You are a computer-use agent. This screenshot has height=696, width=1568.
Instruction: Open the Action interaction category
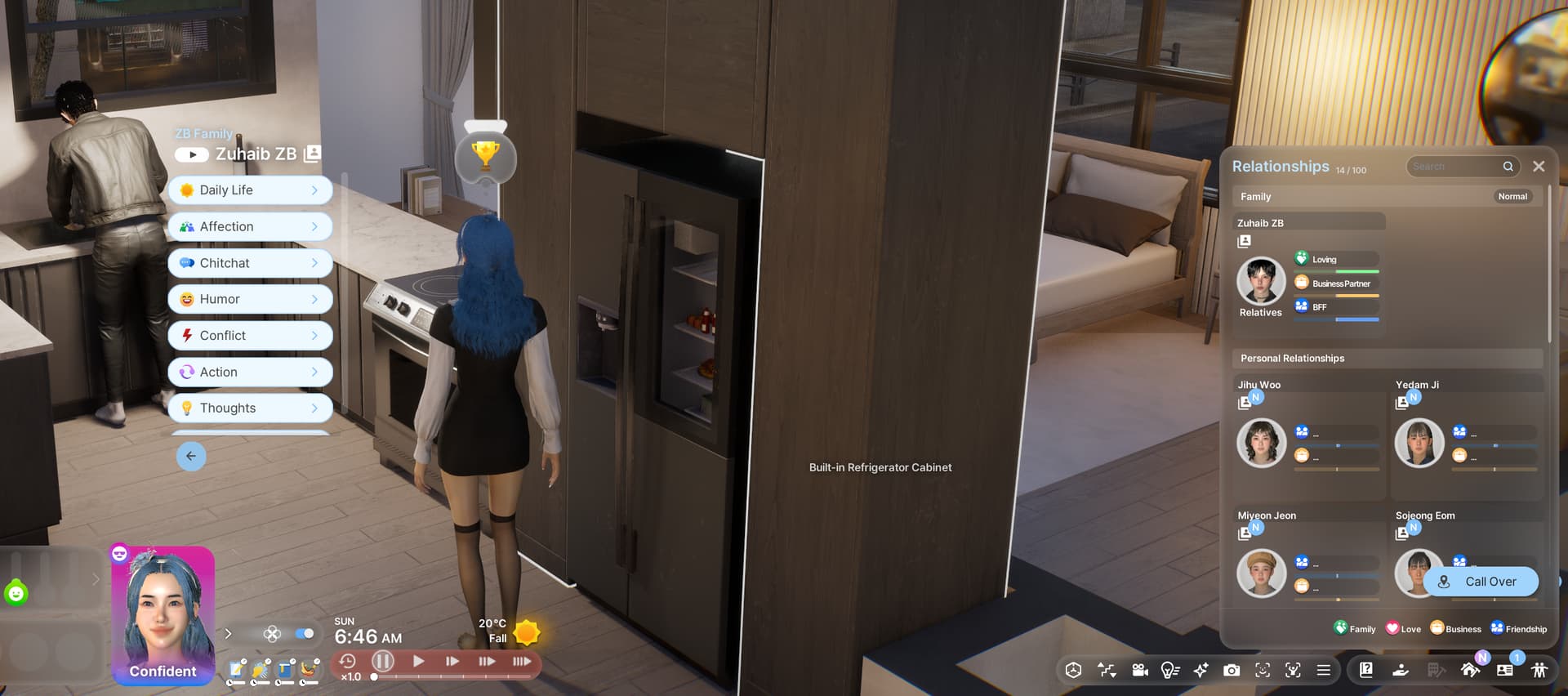point(250,372)
